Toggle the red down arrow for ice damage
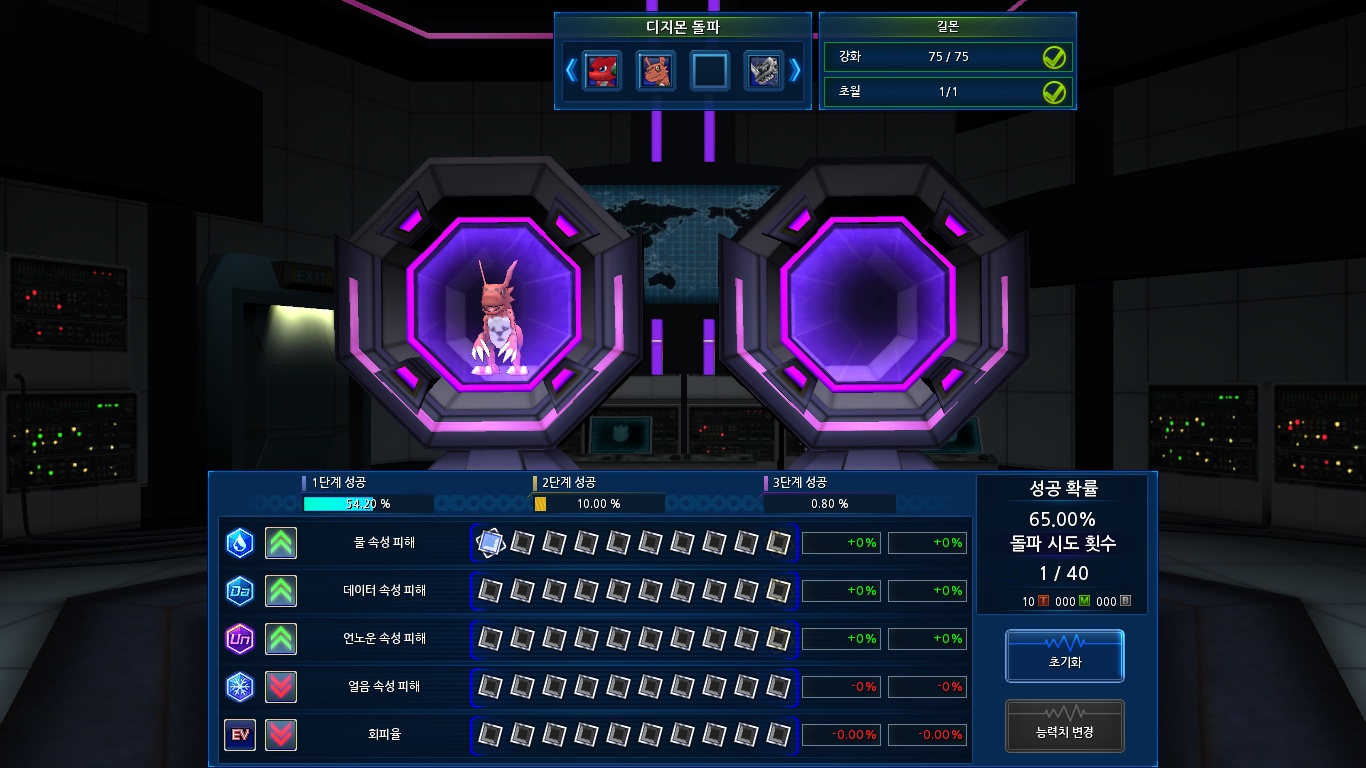The width and height of the screenshot is (1366, 768). (281, 687)
